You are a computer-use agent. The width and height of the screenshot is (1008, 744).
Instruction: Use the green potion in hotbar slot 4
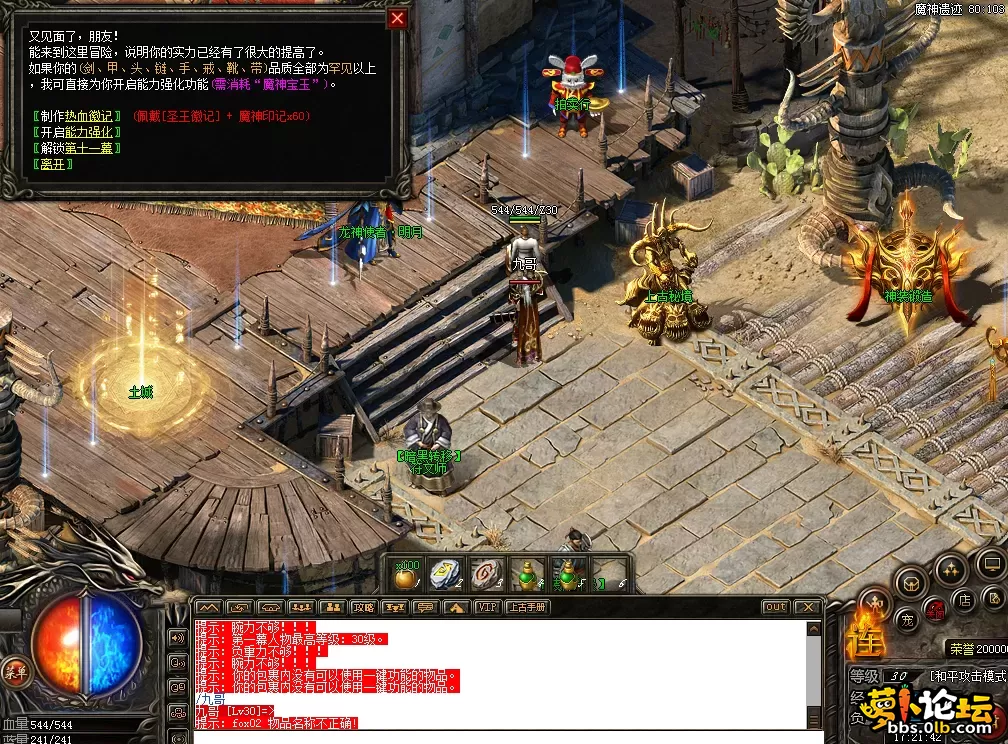(x=527, y=575)
